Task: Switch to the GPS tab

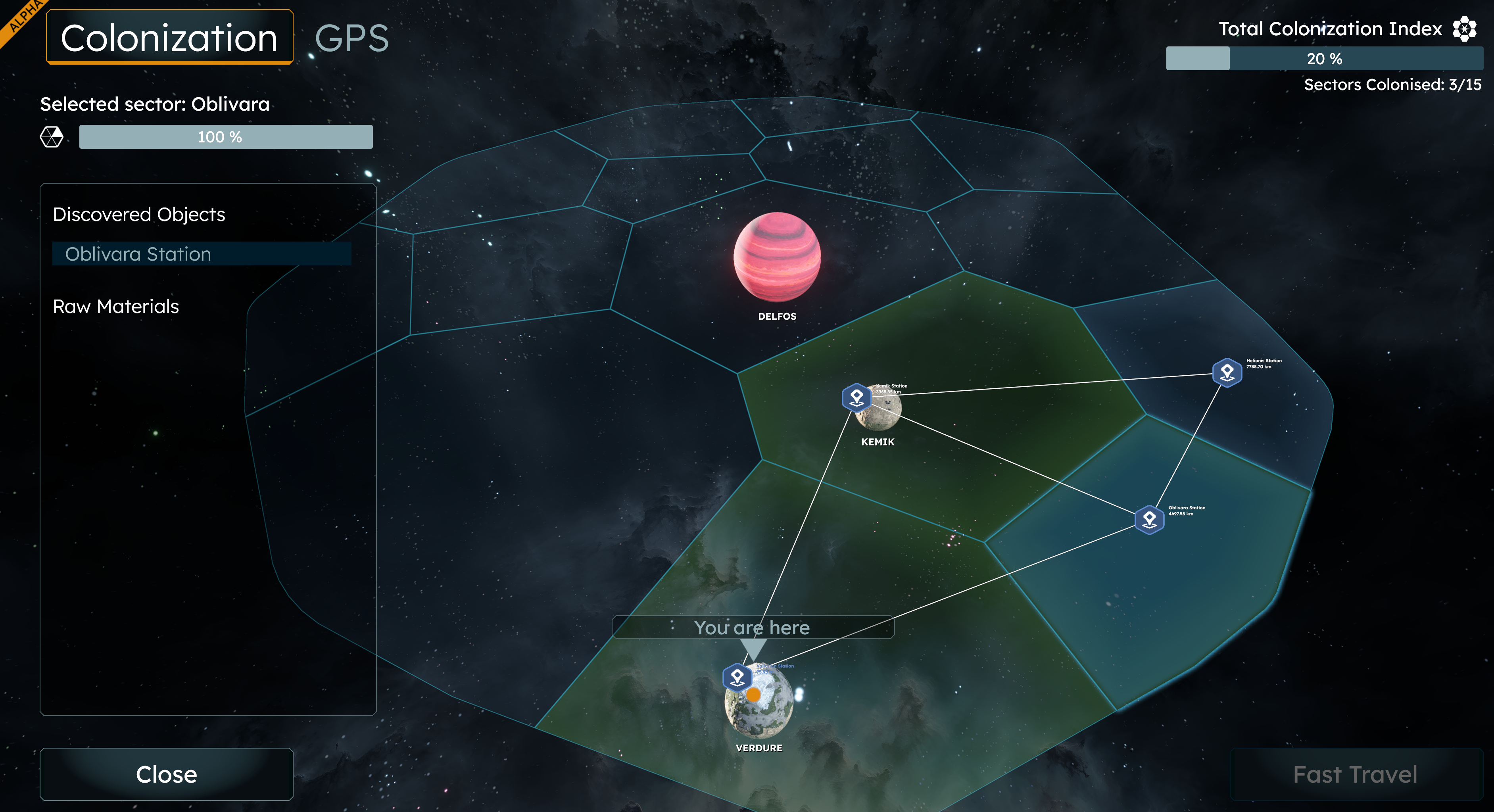Action: 351,38
